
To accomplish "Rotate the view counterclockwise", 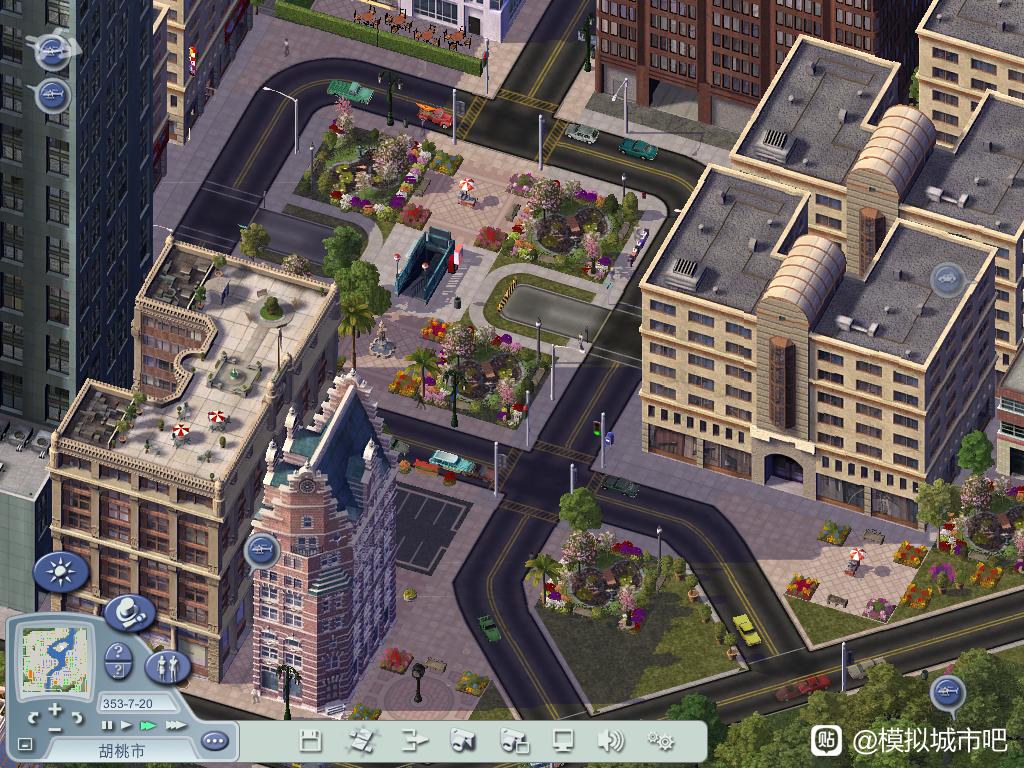I will coord(35,717).
